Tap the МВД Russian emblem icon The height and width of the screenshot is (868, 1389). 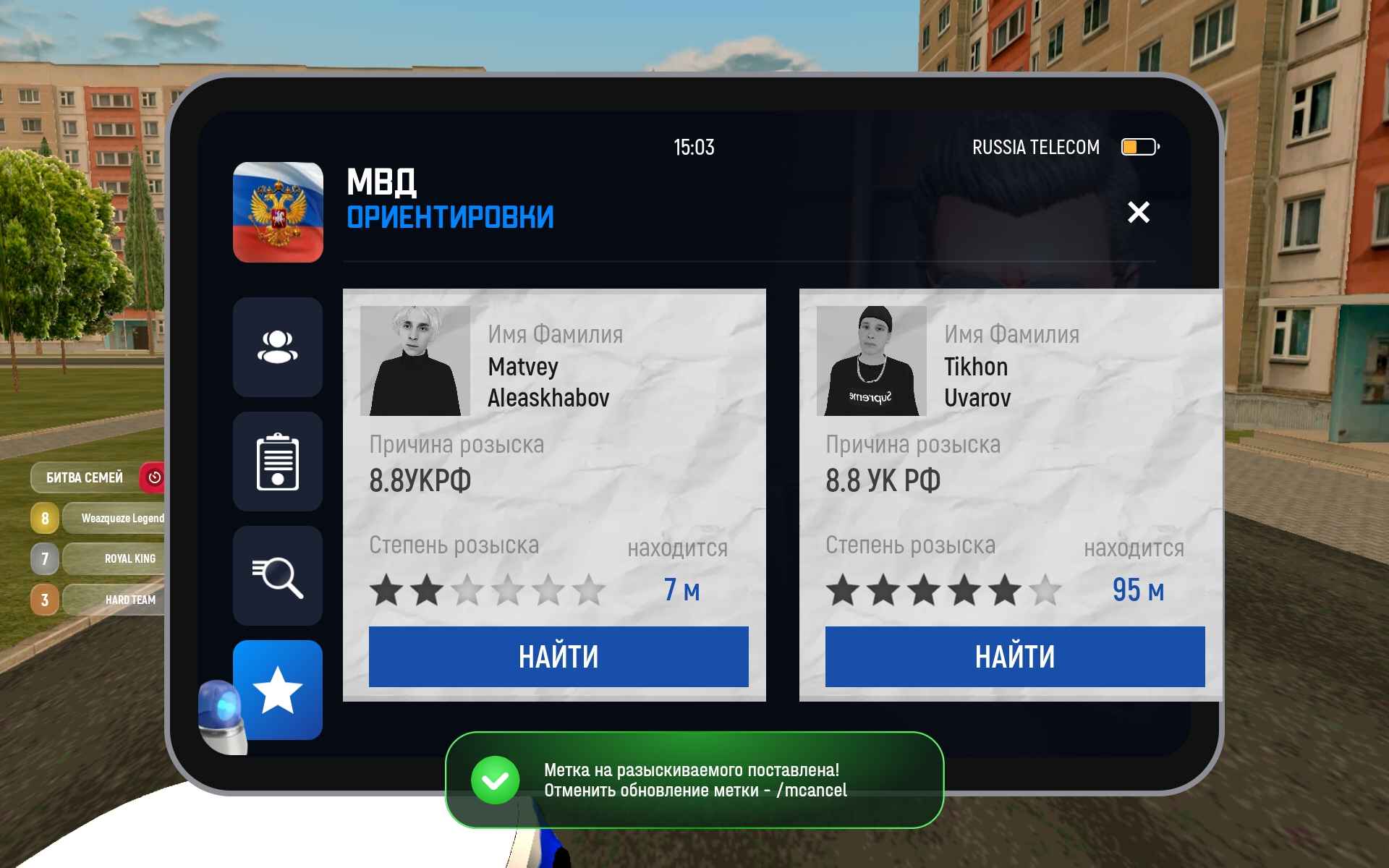(x=278, y=212)
